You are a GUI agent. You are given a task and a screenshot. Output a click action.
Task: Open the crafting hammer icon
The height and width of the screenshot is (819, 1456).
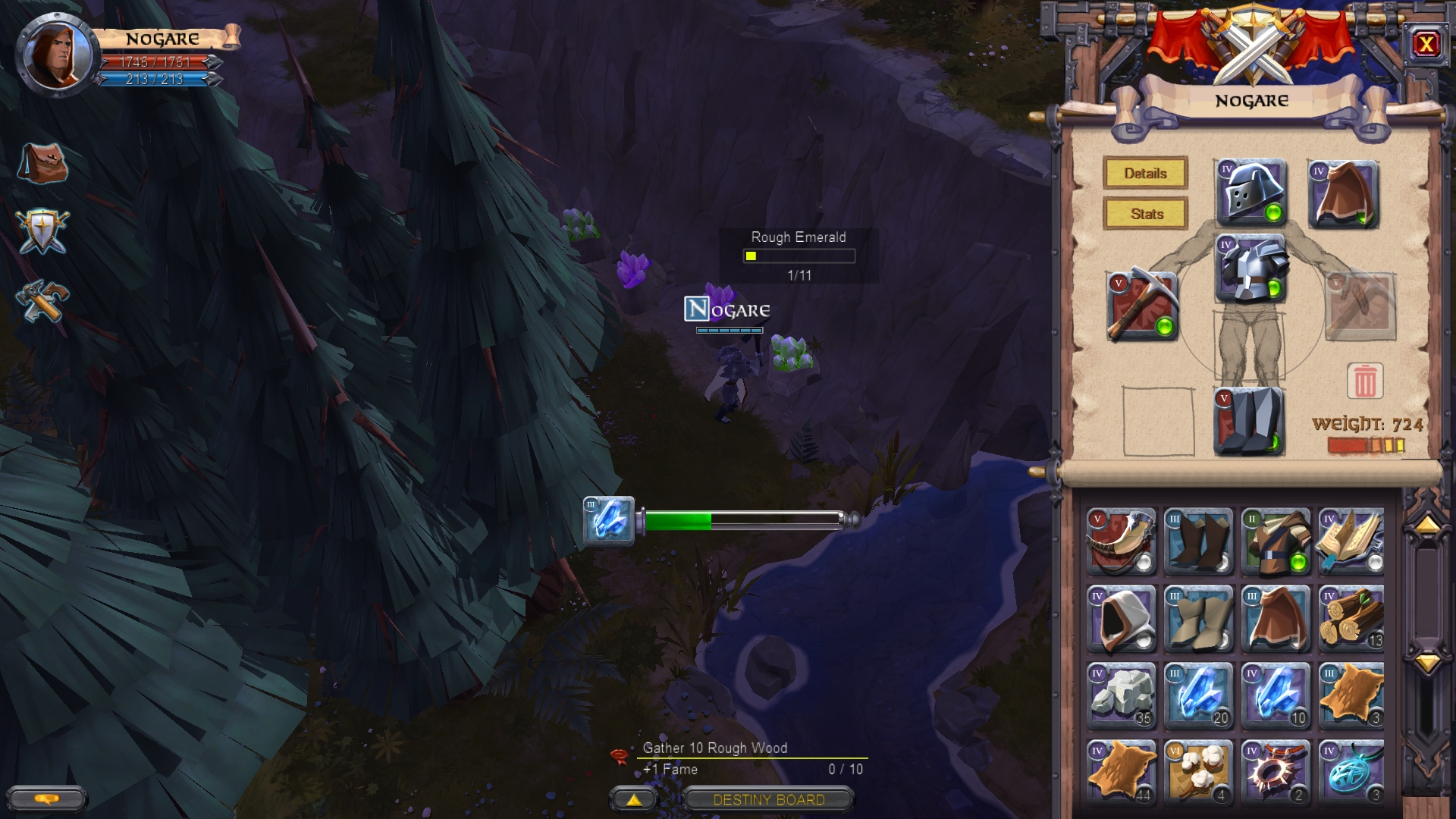click(x=44, y=298)
